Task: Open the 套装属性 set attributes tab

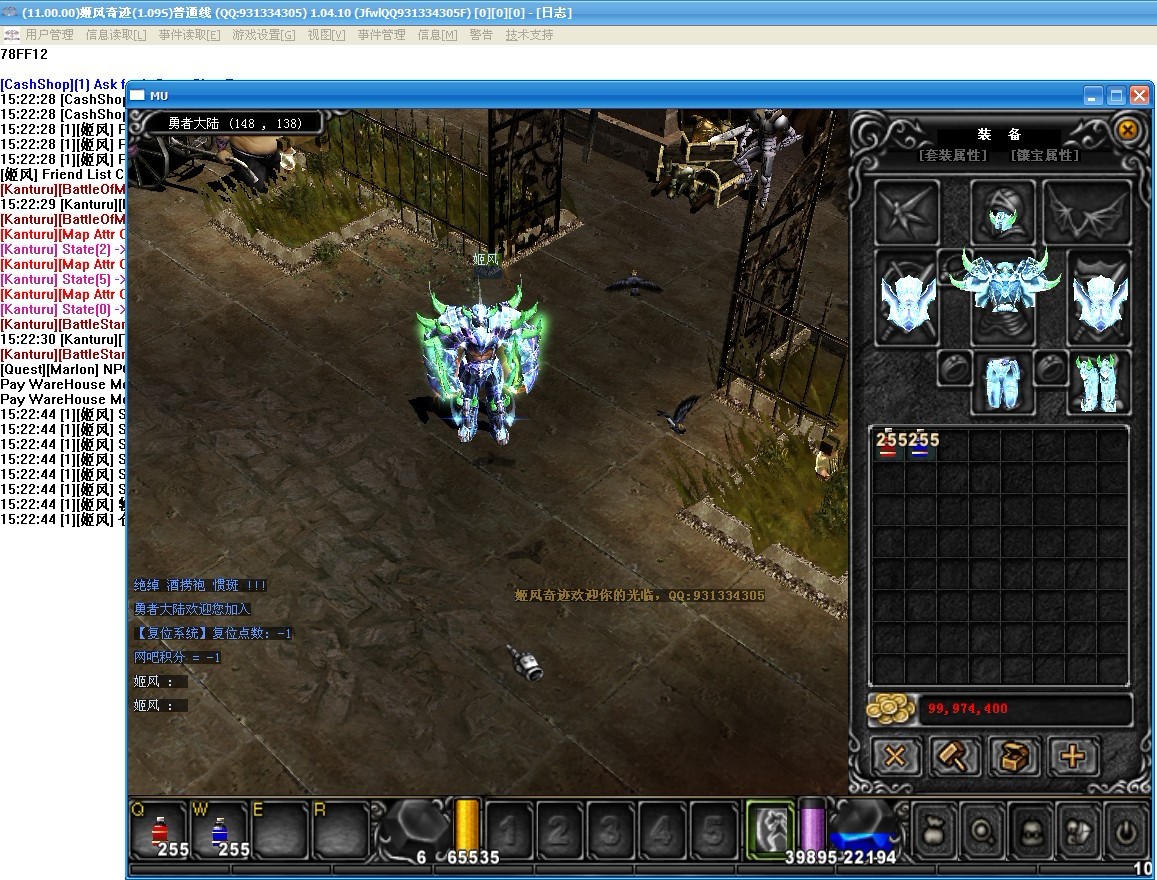Action: (953, 156)
